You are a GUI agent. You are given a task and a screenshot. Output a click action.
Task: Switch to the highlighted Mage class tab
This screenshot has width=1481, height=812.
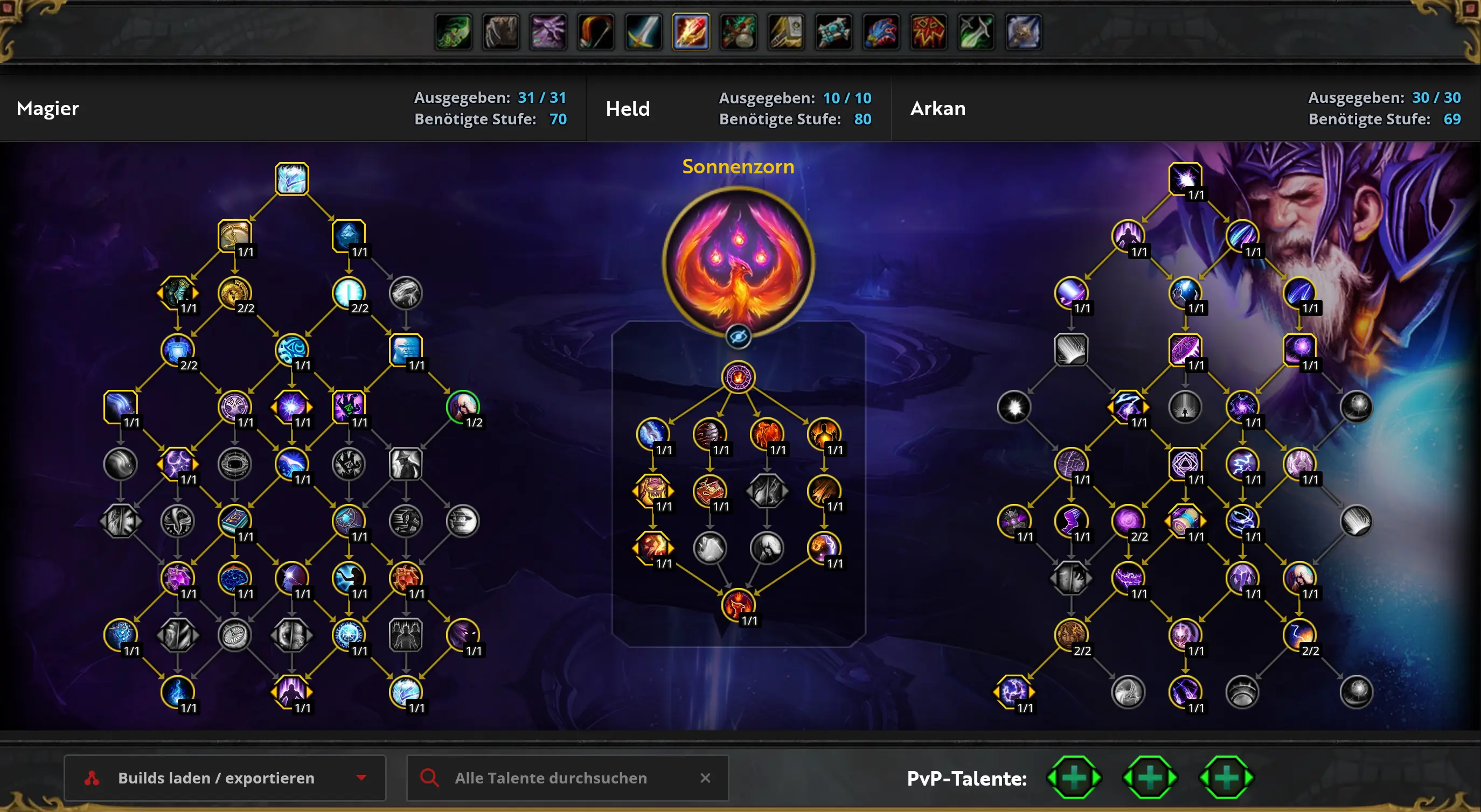(x=691, y=33)
